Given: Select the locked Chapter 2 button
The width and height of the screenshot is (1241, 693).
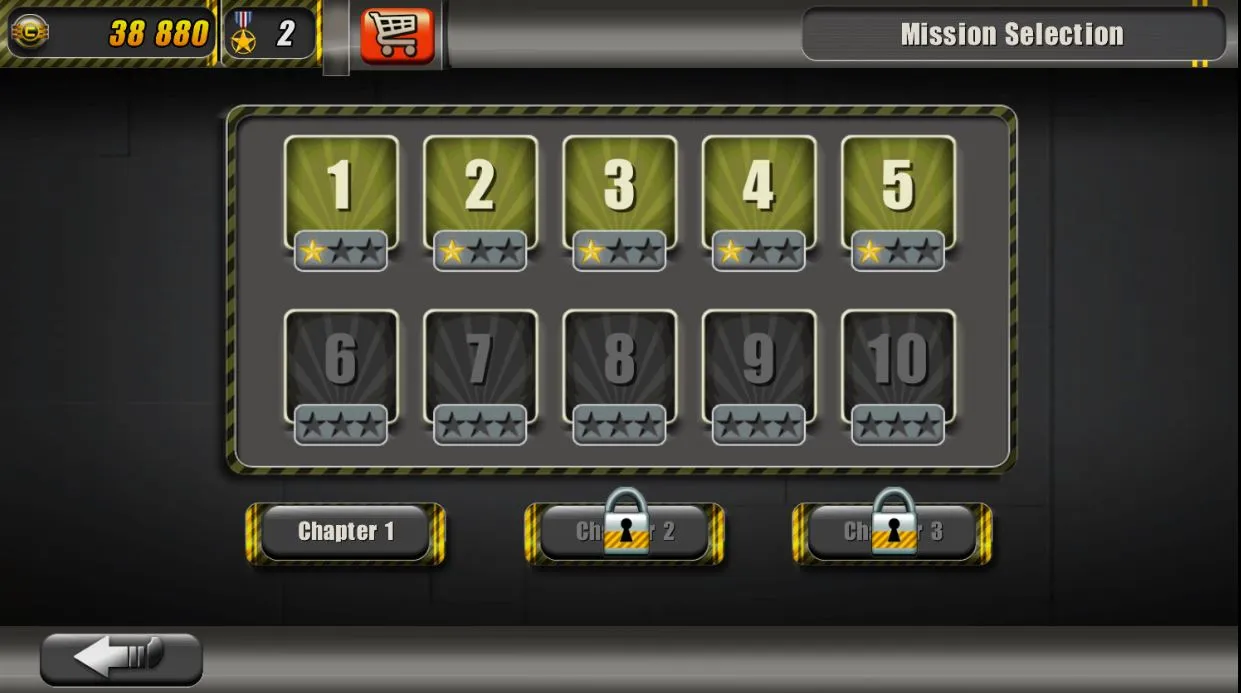Looking at the screenshot, I should [625, 533].
